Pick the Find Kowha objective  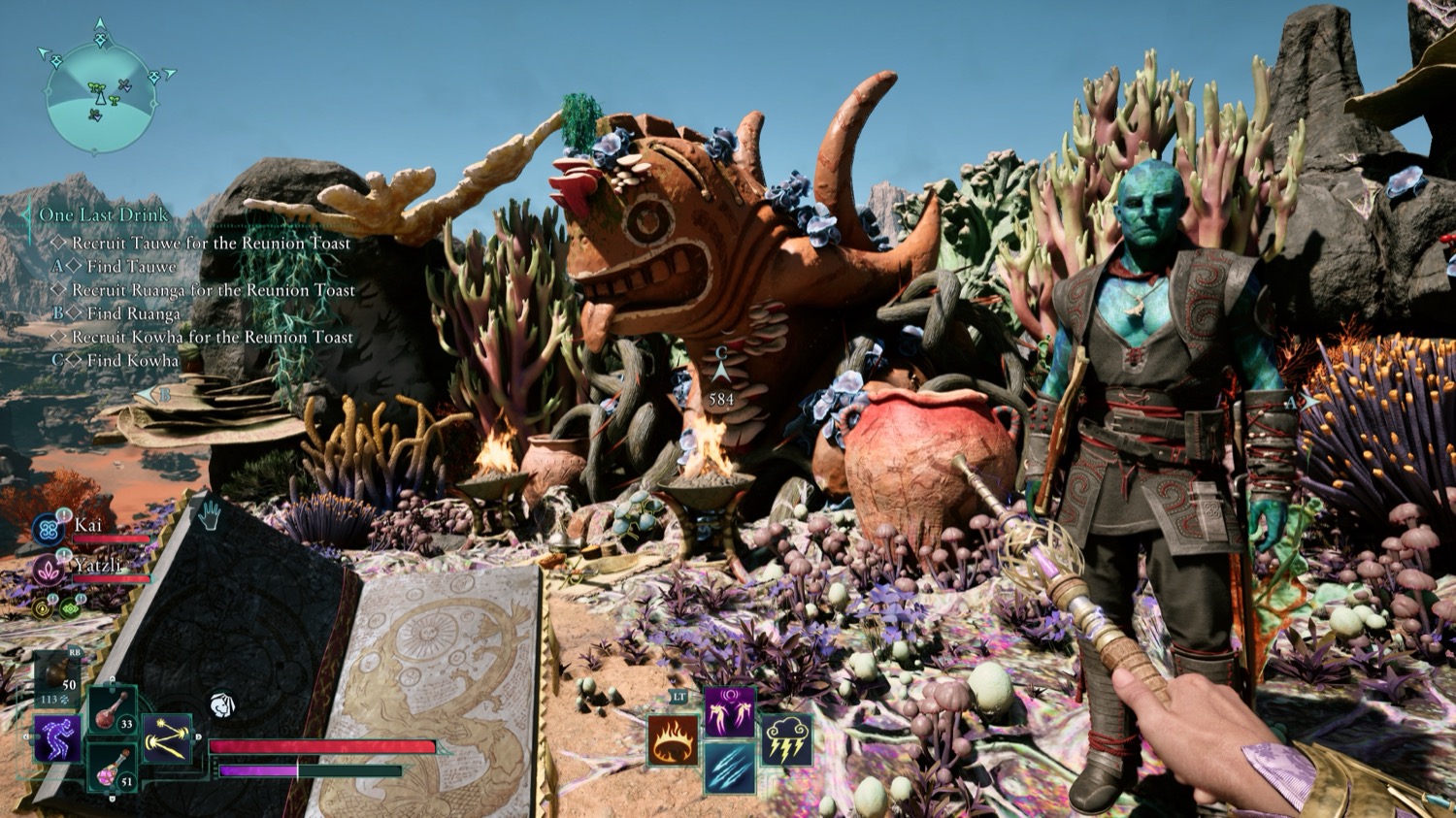(x=132, y=360)
